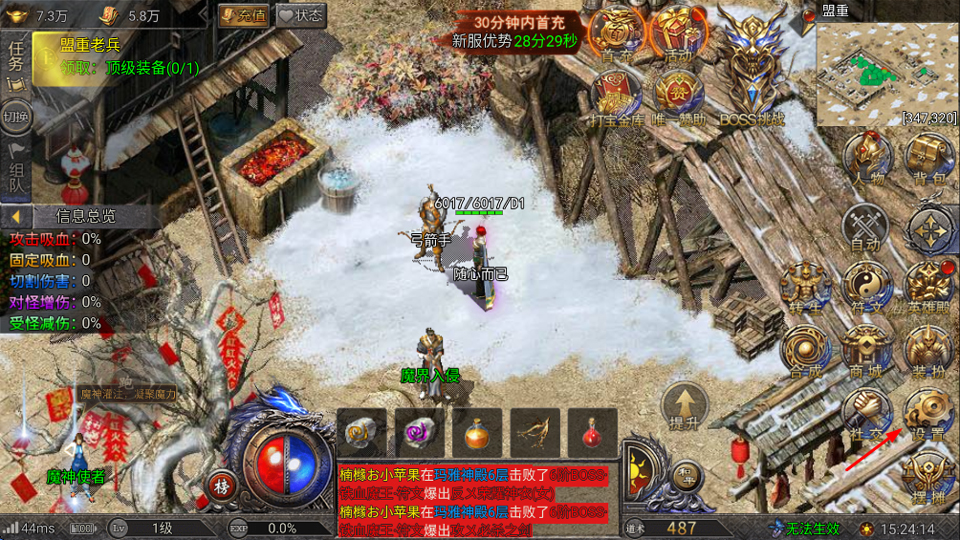Viewport: 960px width, 540px height.
Task: Collapse the 信息总览 info panel arrow
Action: pyautogui.click(x=16, y=216)
